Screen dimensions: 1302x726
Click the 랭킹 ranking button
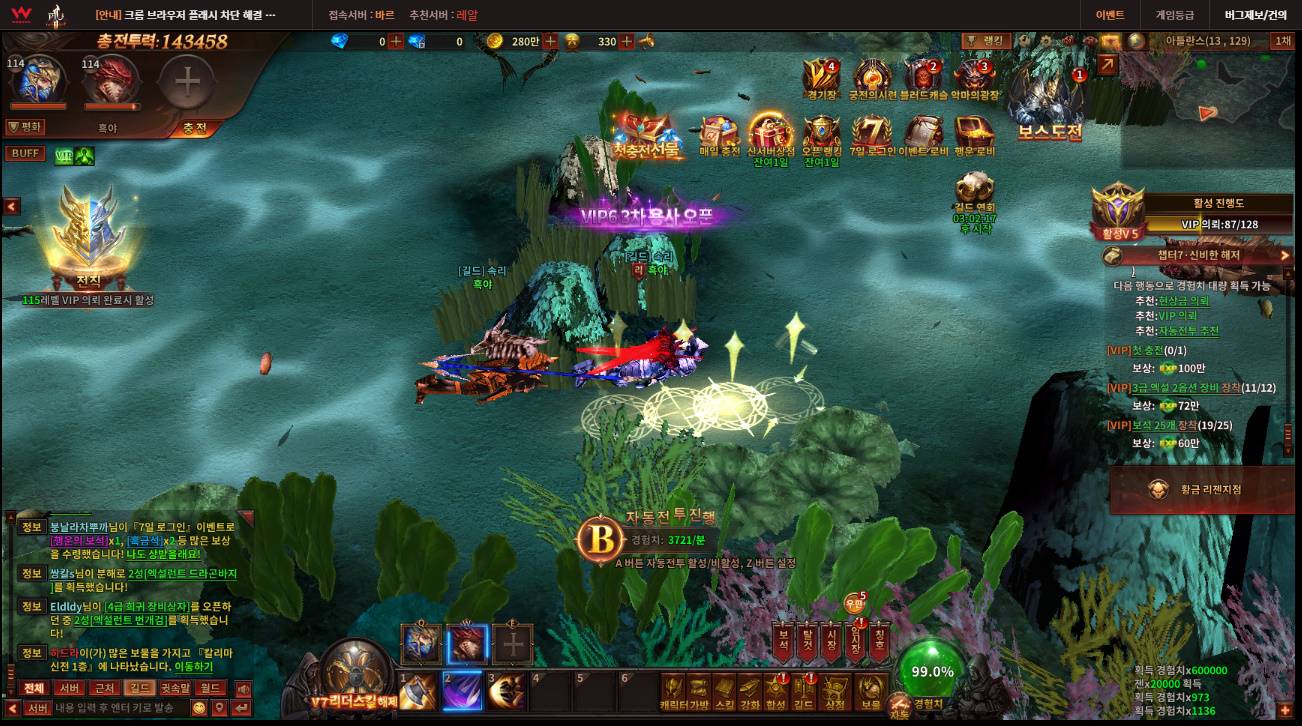pyautogui.click(x=986, y=41)
